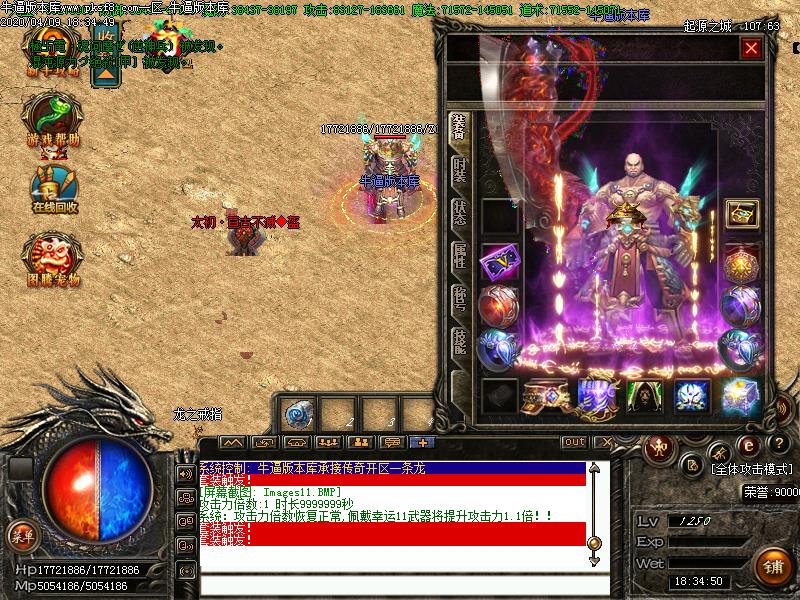The image size is (800, 600).
Task: Select the 技能 (skills) tab
Action: tap(460, 342)
